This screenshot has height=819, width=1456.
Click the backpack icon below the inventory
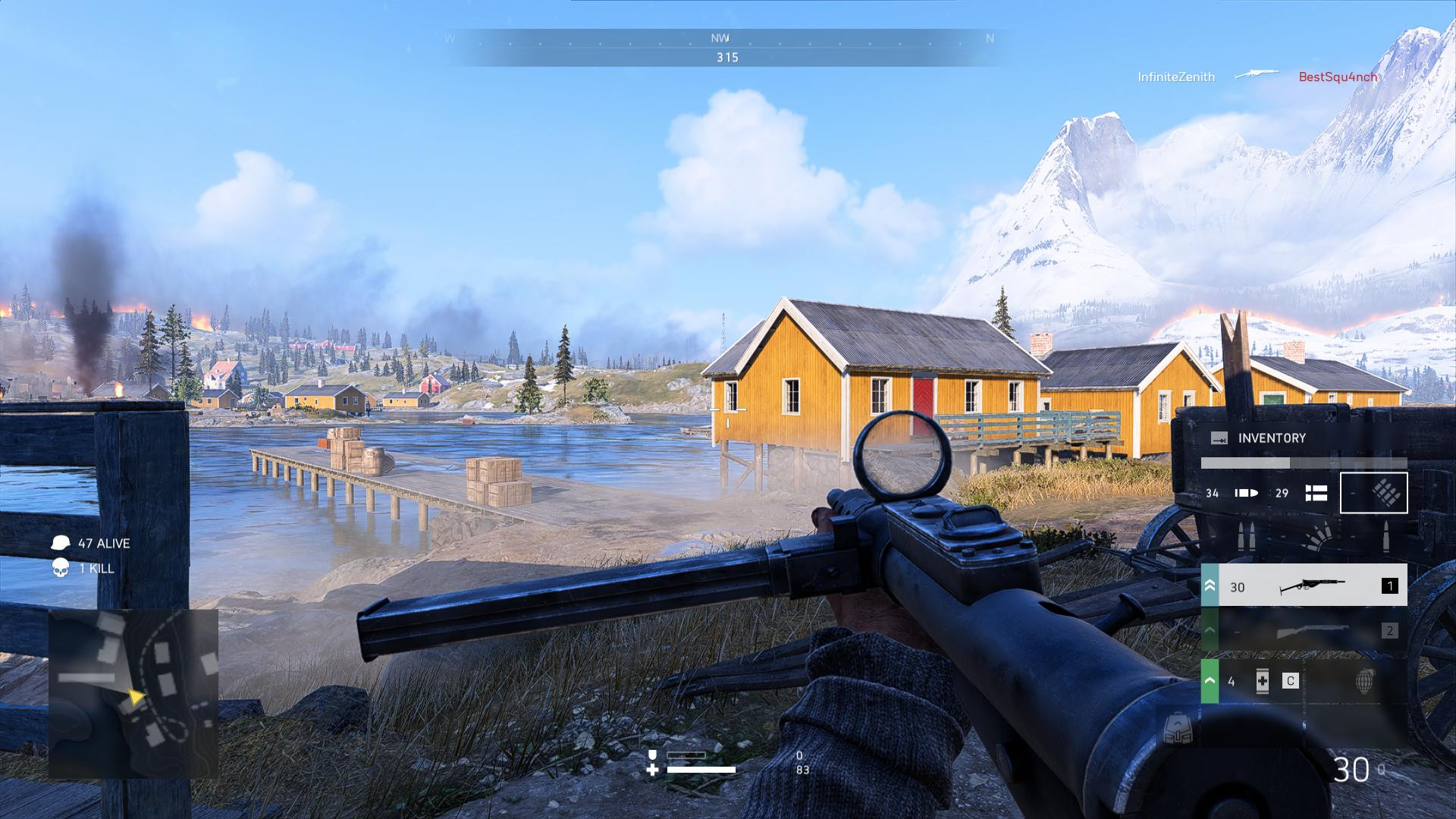click(1178, 730)
